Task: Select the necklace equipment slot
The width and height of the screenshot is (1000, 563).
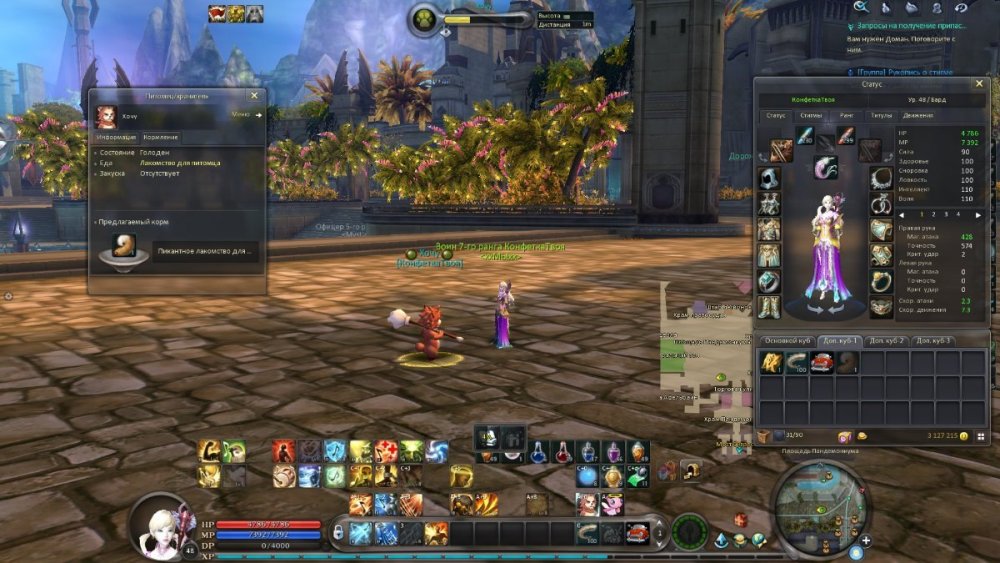Action: (881, 179)
